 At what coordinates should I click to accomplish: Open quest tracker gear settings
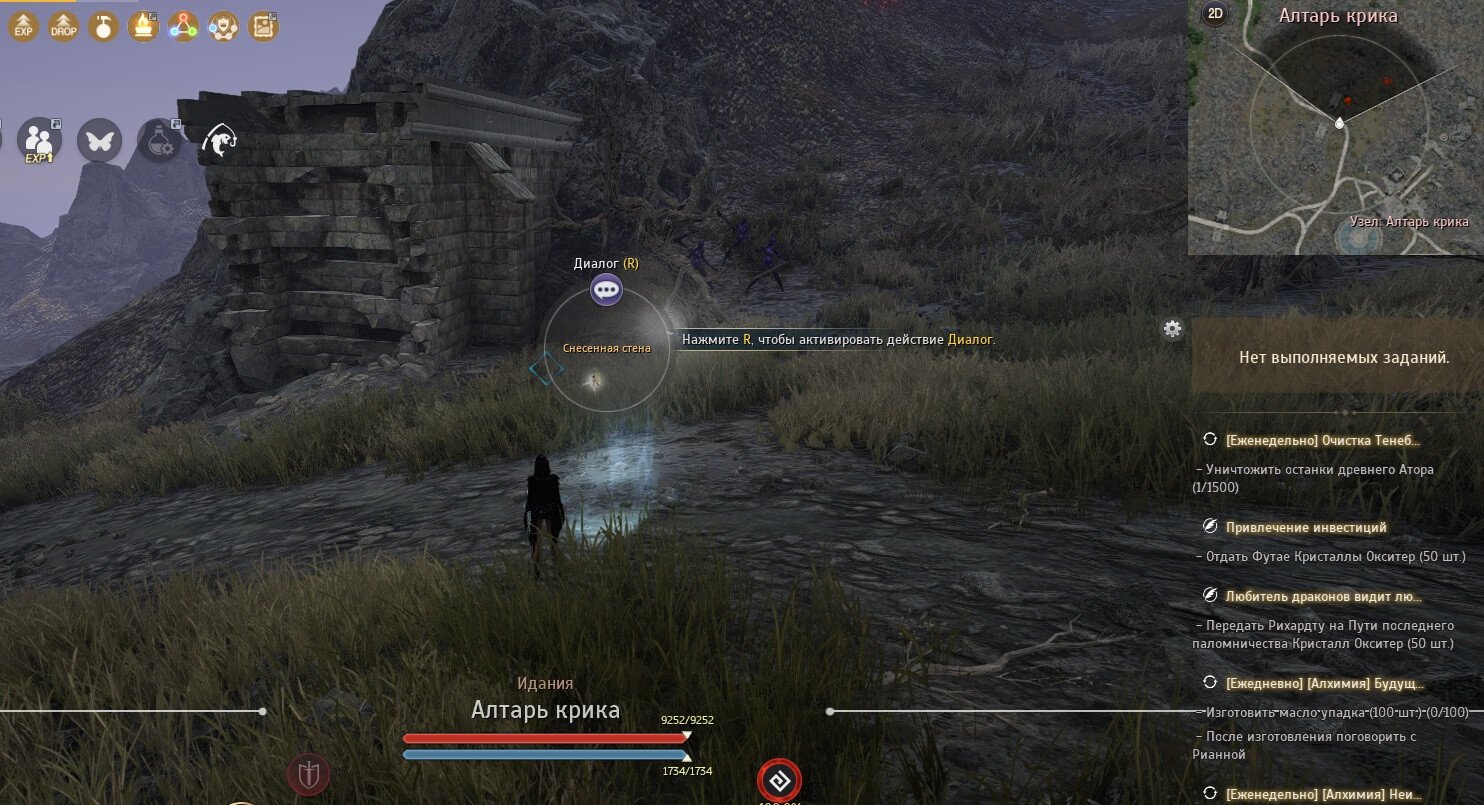[x=1173, y=328]
